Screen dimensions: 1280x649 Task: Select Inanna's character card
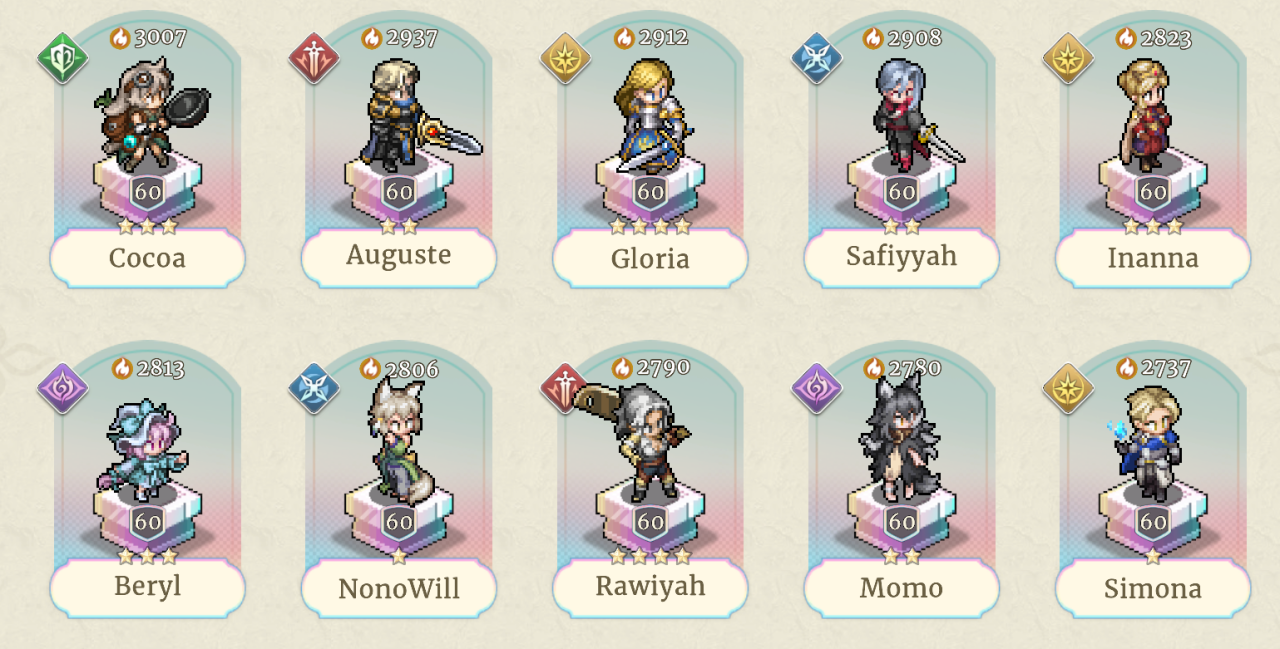(x=1153, y=150)
